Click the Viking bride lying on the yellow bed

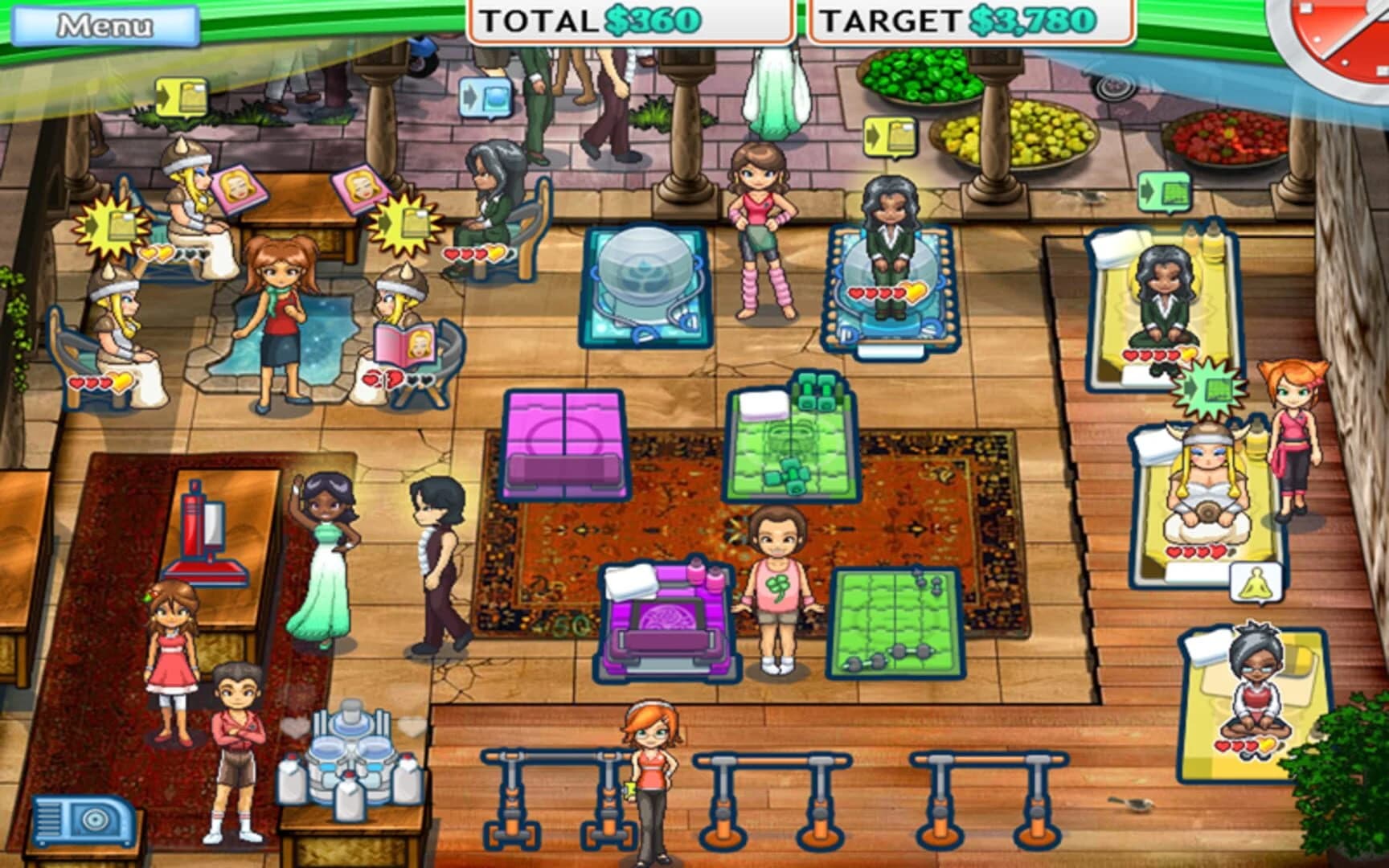click(x=1208, y=482)
